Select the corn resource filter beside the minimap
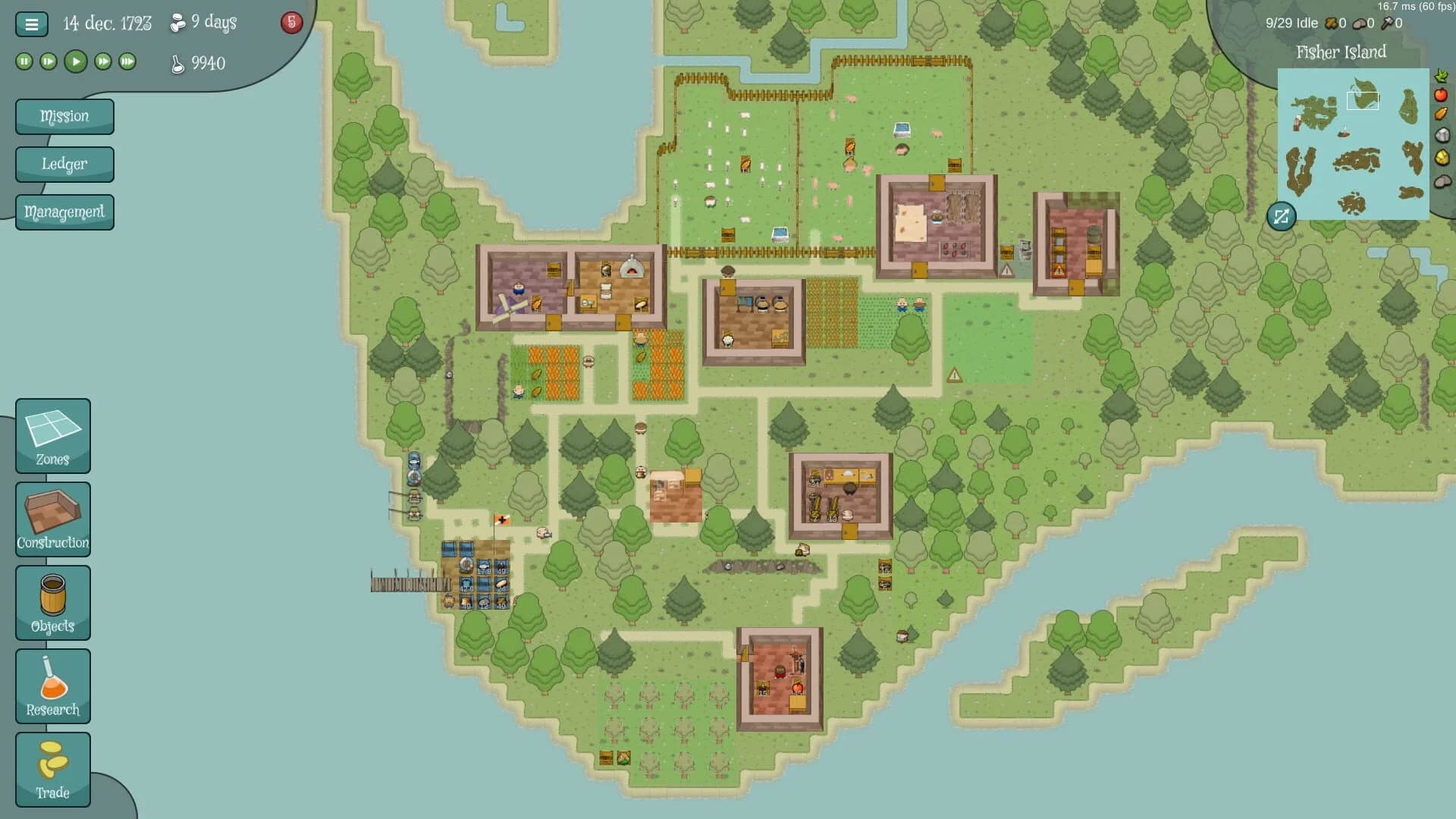Viewport: 1456px width, 819px height. (x=1442, y=114)
